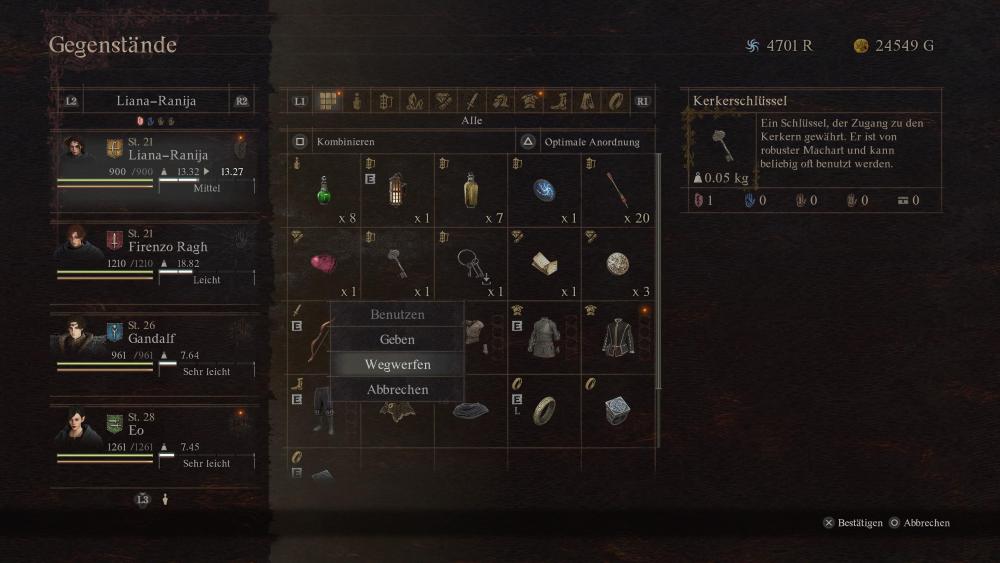Pick the blue swirl stone slot

pyautogui.click(x=545, y=191)
